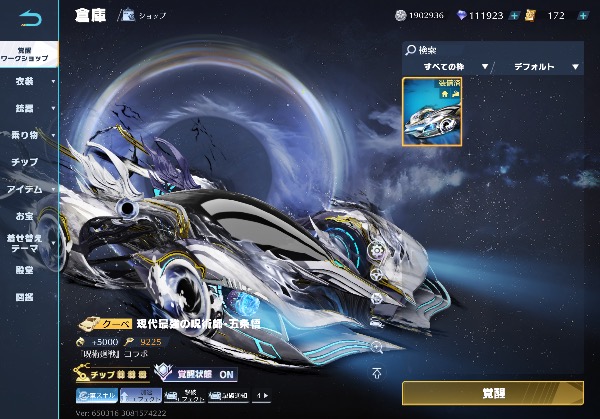
Task: Open the 覚醒ワークショップ tab
Action: pos(28,54)
